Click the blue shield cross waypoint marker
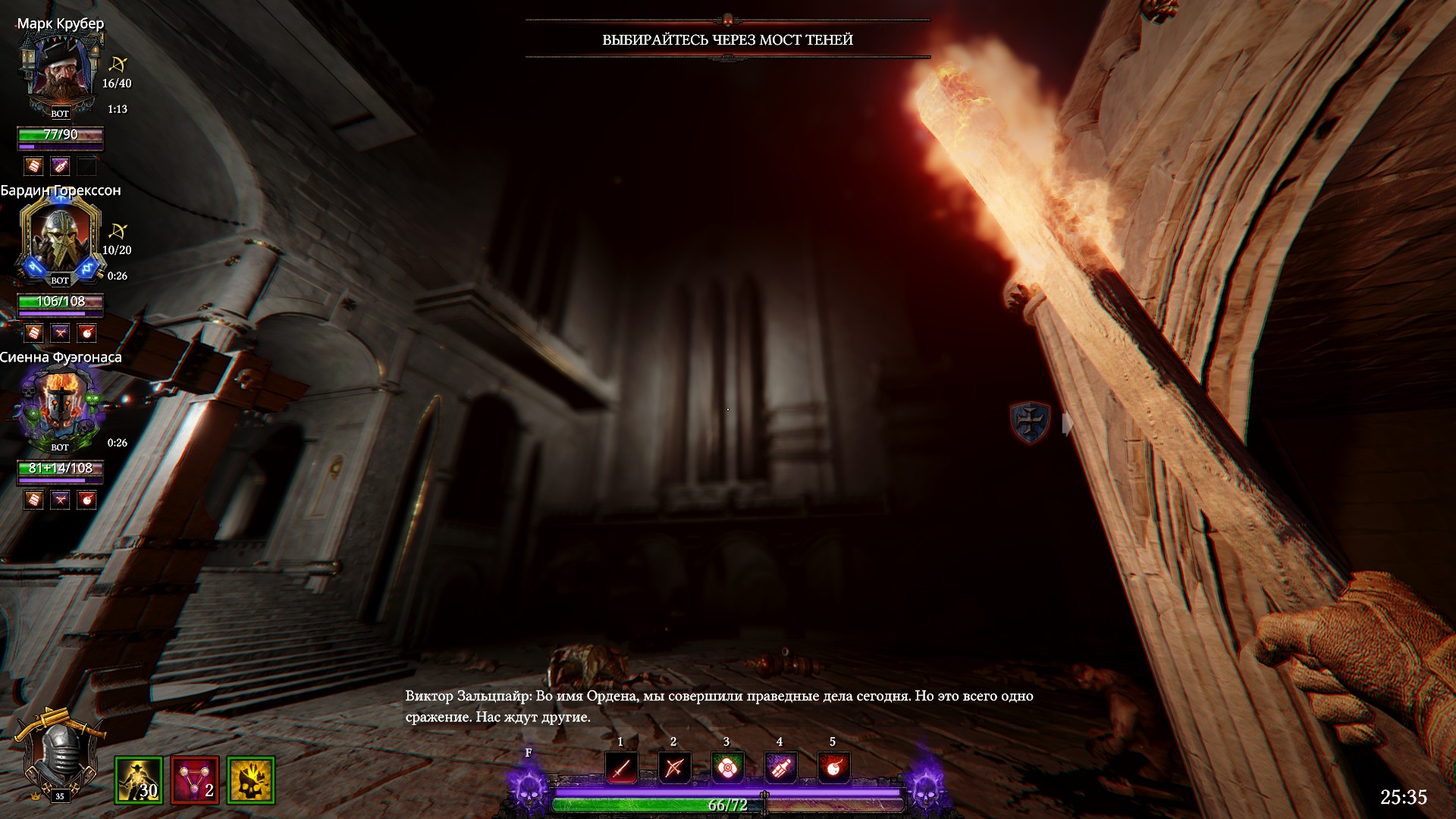The image size is (1456, 819). click(1030, 422)
